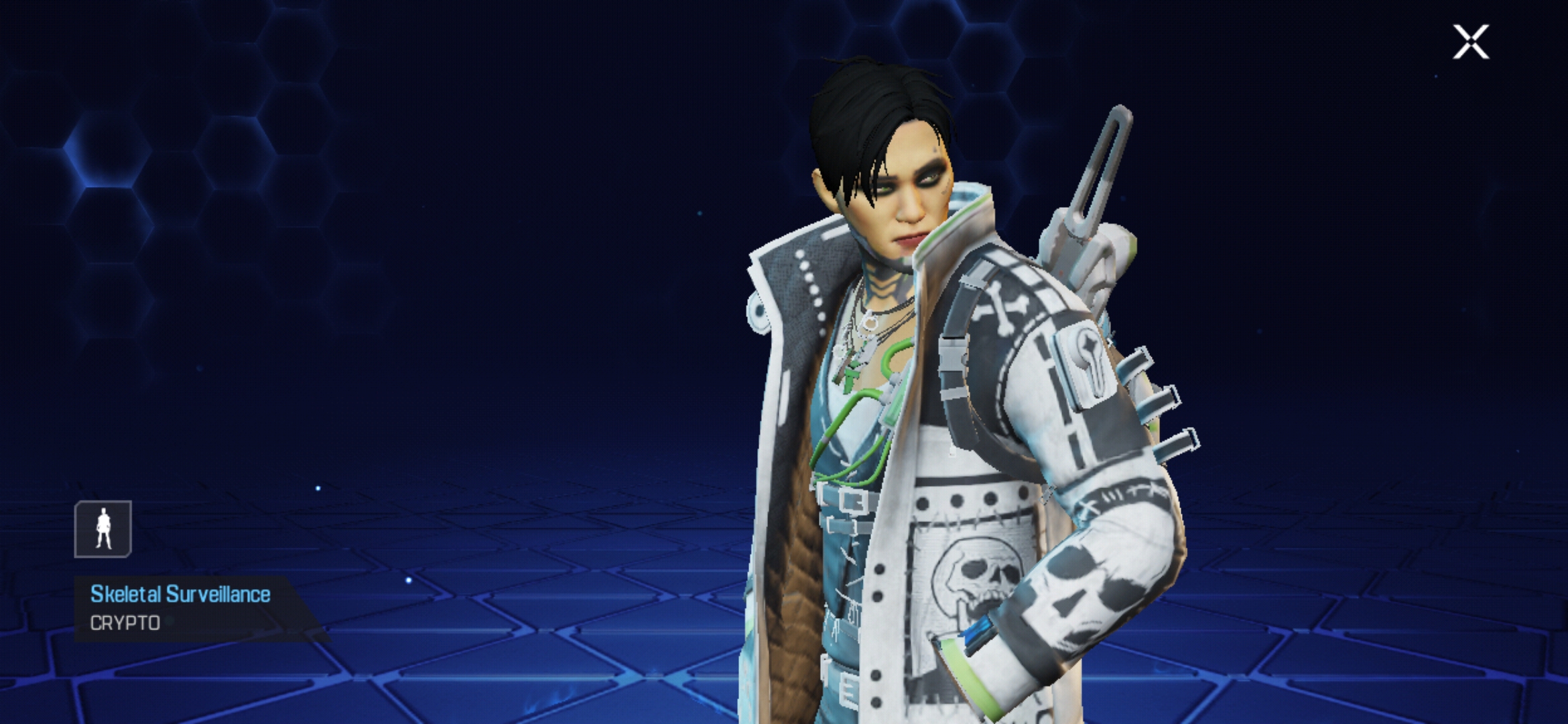Screen dimensions: 1568x724
Task: Open the Skeletal Surveillance skin thumbnail
Action: [102, 530]
